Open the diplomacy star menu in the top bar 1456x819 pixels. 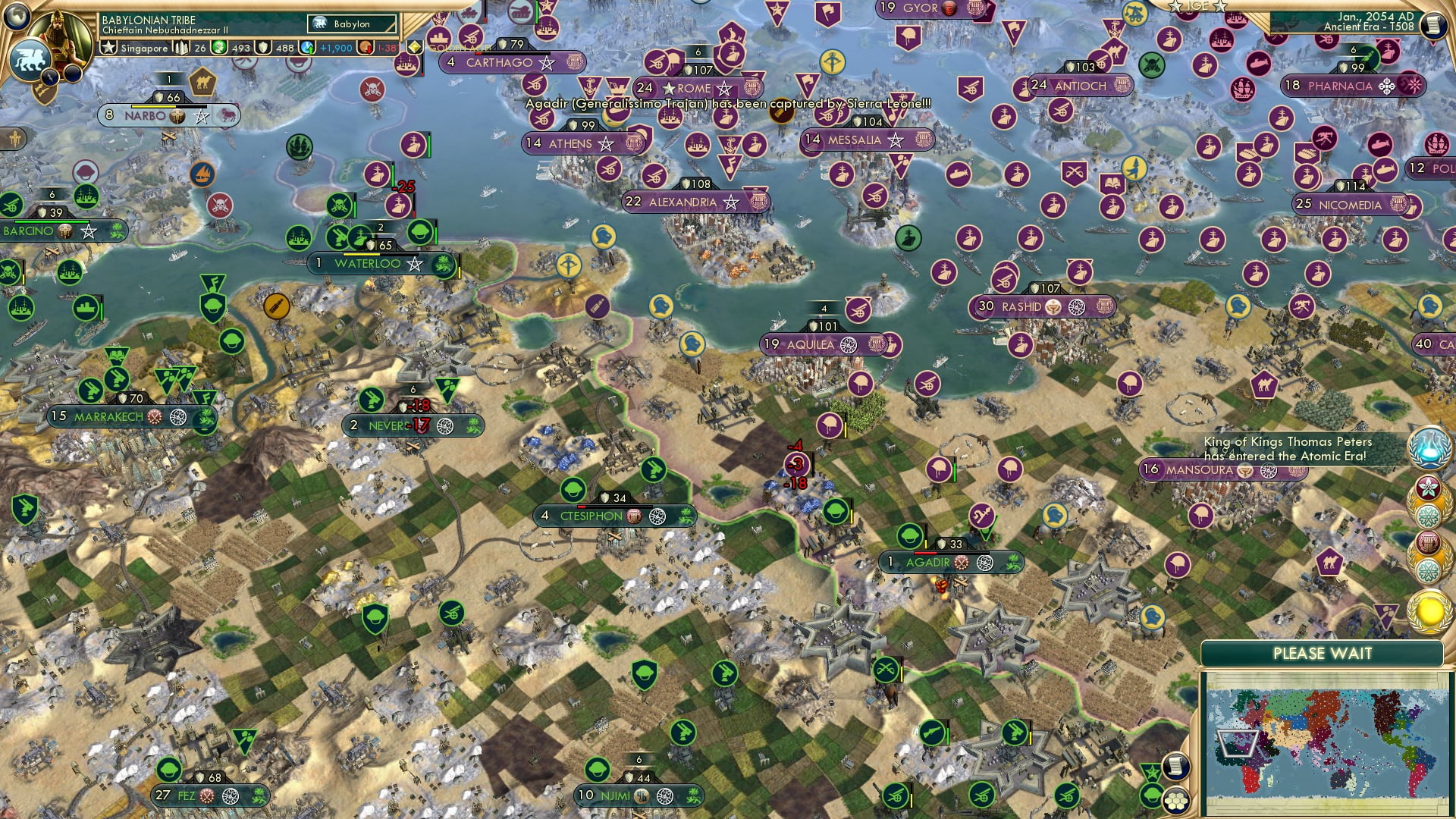pos(108,47)
